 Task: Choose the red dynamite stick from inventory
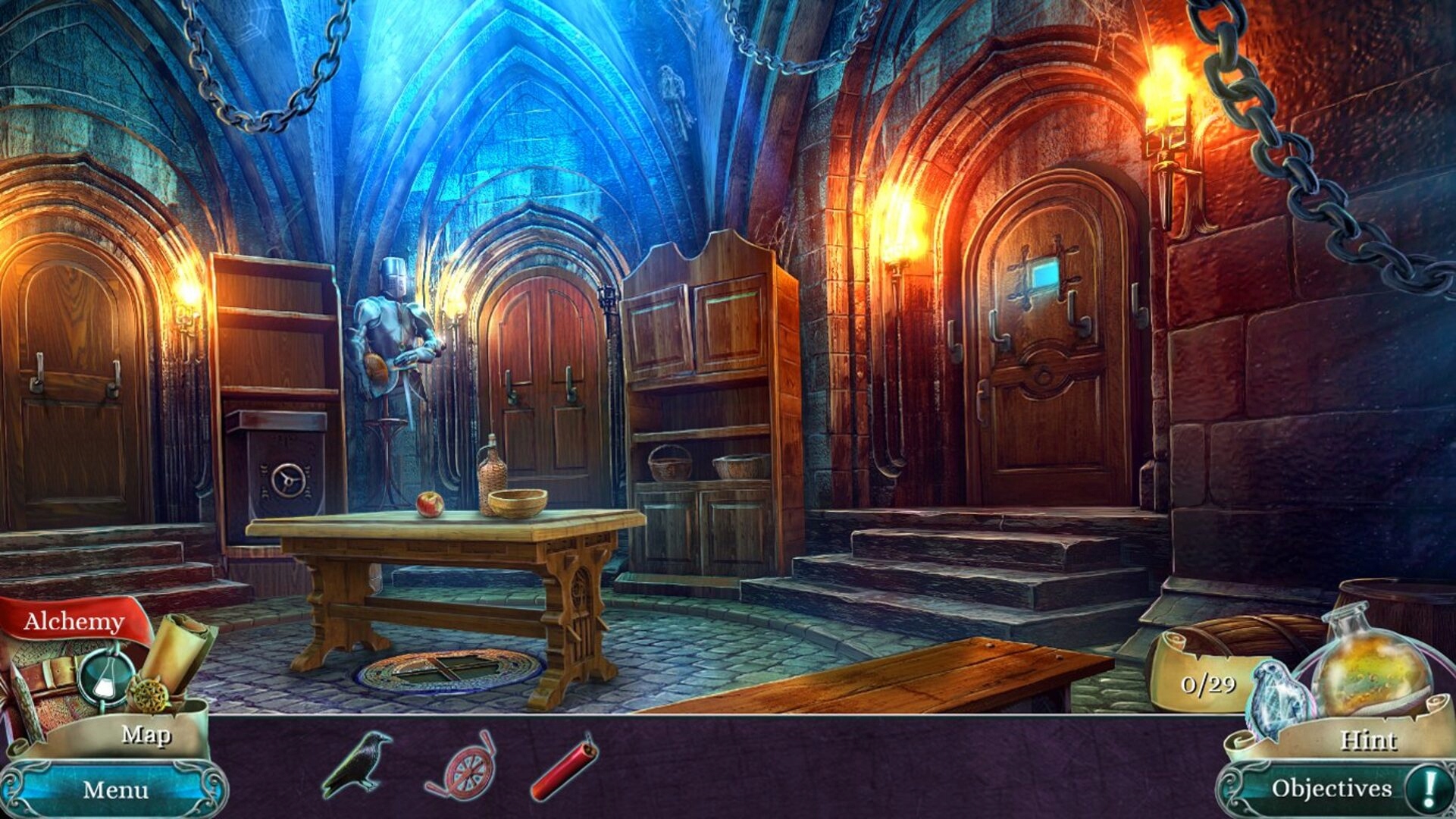(x=565, y=766)
